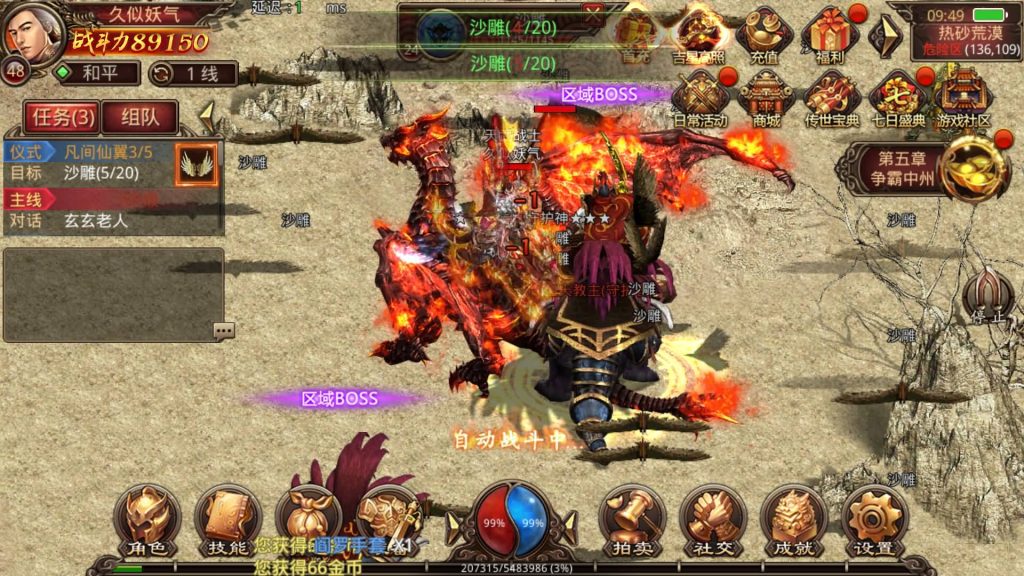Open the 日常活动 daily activities

(699, 100)
